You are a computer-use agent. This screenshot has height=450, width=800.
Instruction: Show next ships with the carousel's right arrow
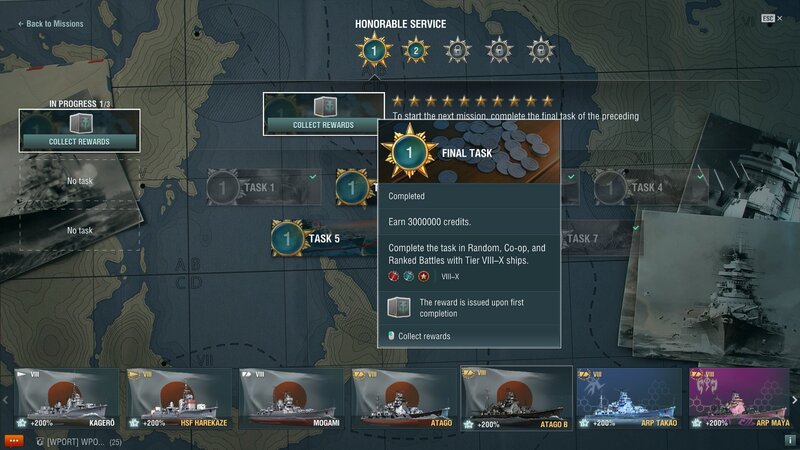coord(794,399)
